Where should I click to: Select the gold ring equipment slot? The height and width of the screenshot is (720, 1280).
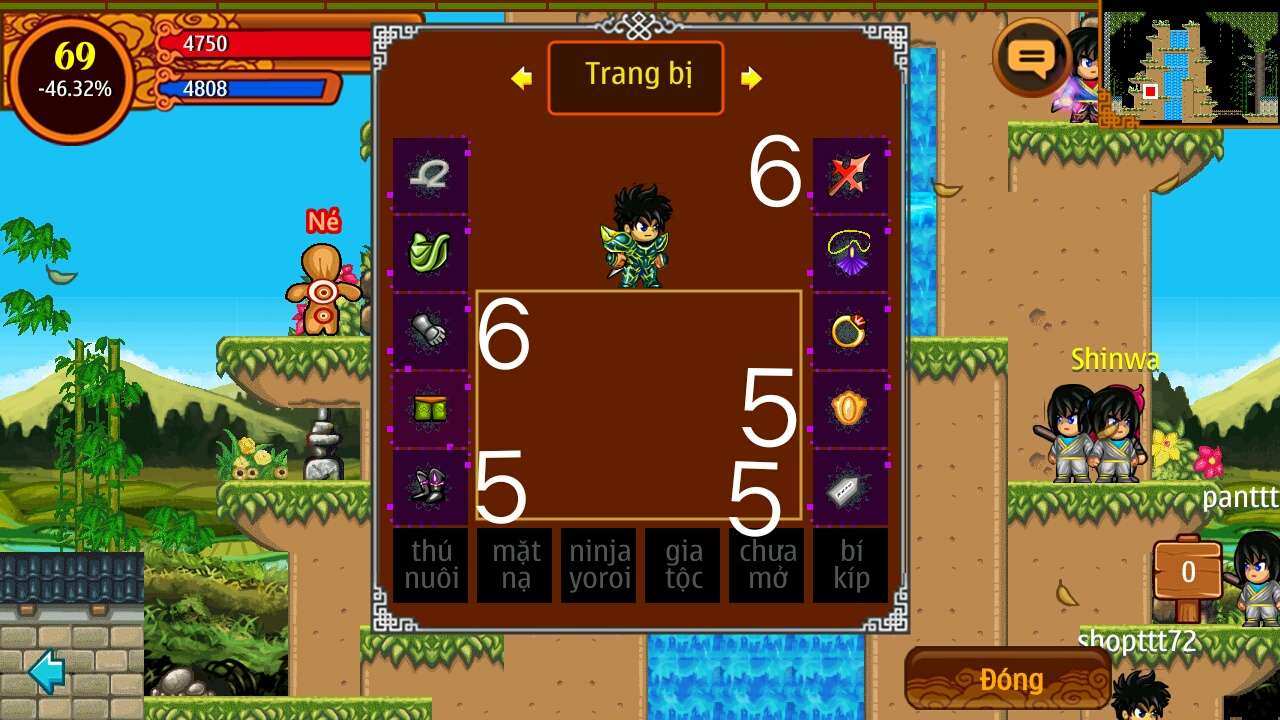point(850,331)
